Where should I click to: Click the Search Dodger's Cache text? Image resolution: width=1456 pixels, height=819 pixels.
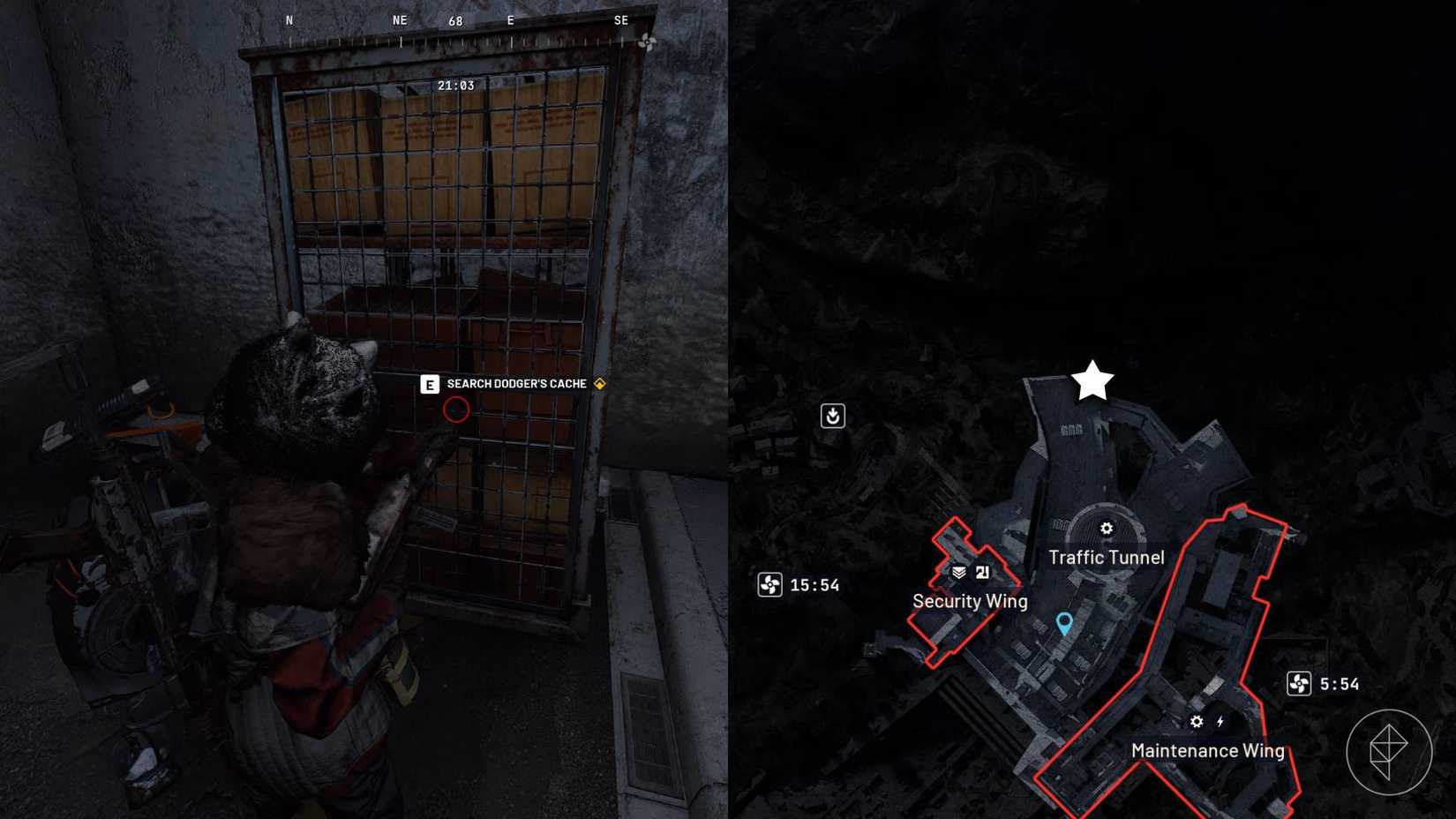pos(516,384)
